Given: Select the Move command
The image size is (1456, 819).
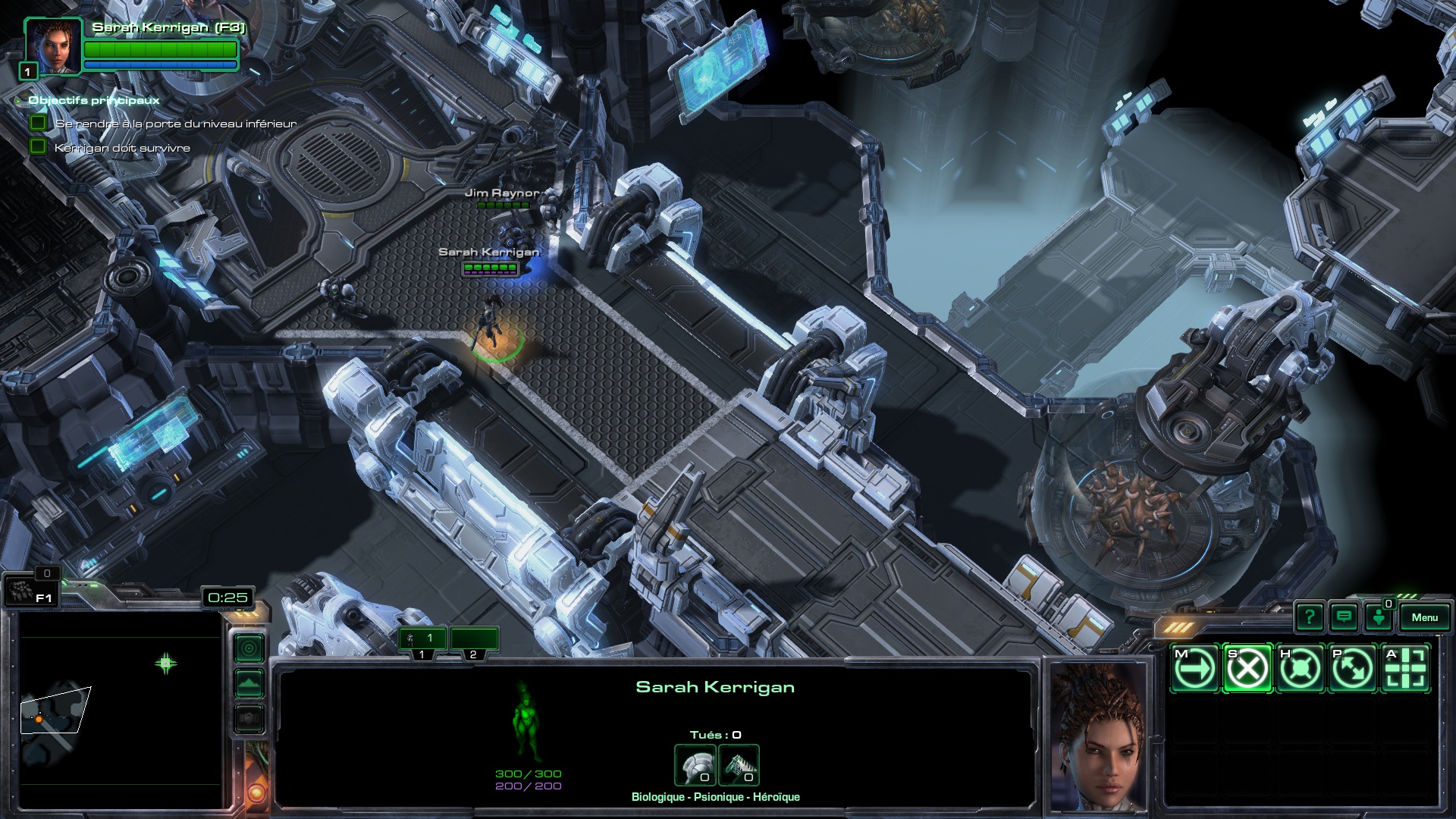Looking at the screenshot, I should click(1195, 669).
